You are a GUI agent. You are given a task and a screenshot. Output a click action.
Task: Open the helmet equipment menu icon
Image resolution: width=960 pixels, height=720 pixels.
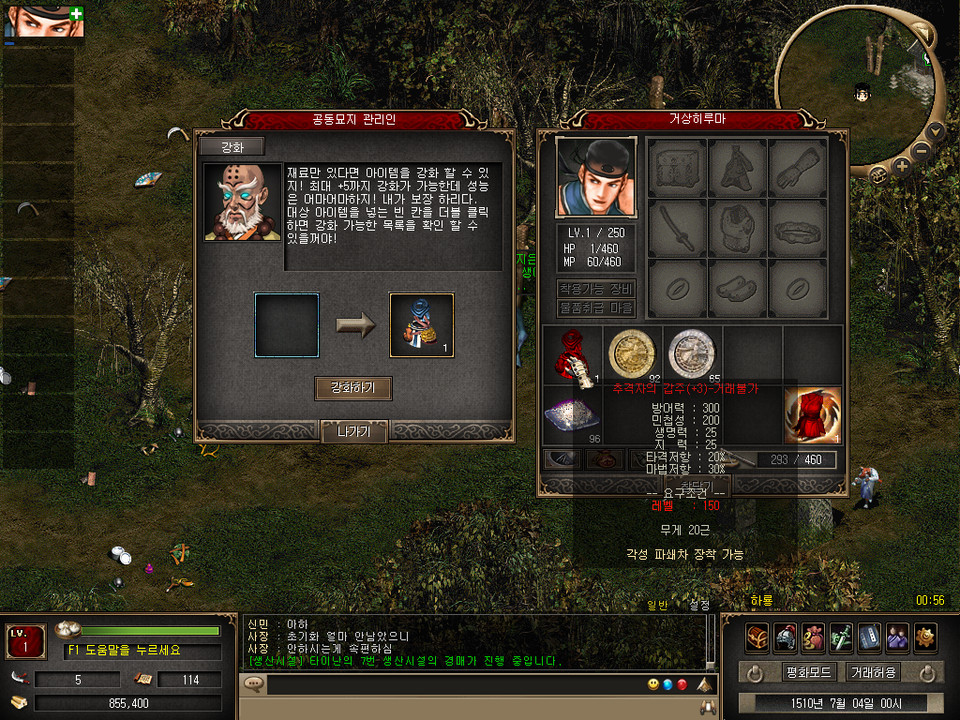(785, 635)
